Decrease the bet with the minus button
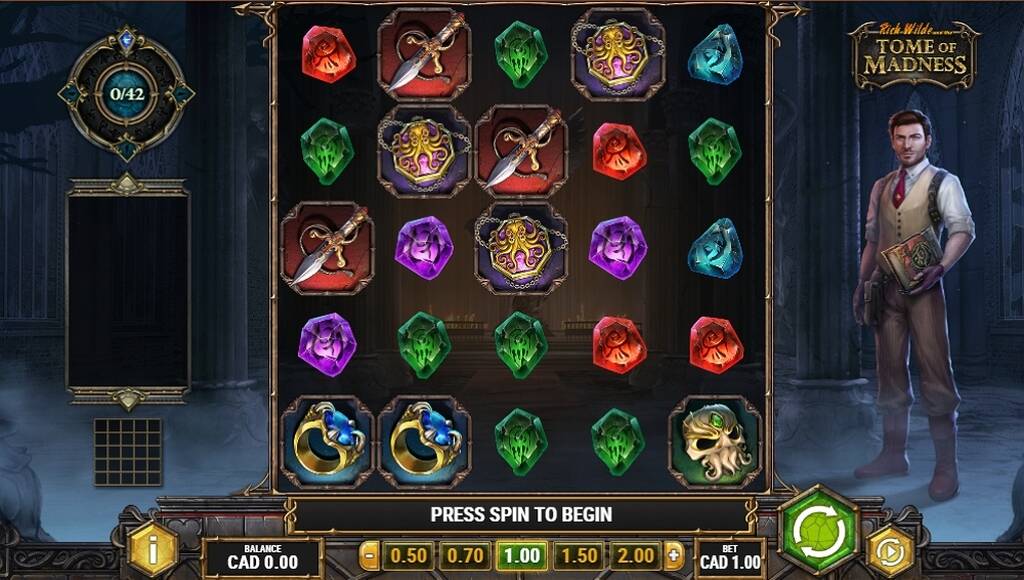 [370, 555]
